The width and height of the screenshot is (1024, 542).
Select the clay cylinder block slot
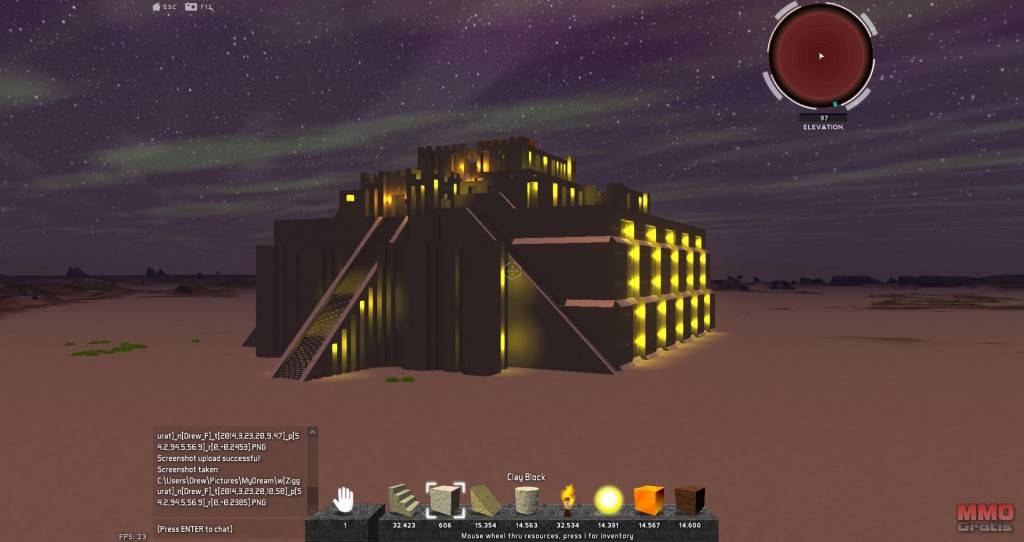click(527, 499)
